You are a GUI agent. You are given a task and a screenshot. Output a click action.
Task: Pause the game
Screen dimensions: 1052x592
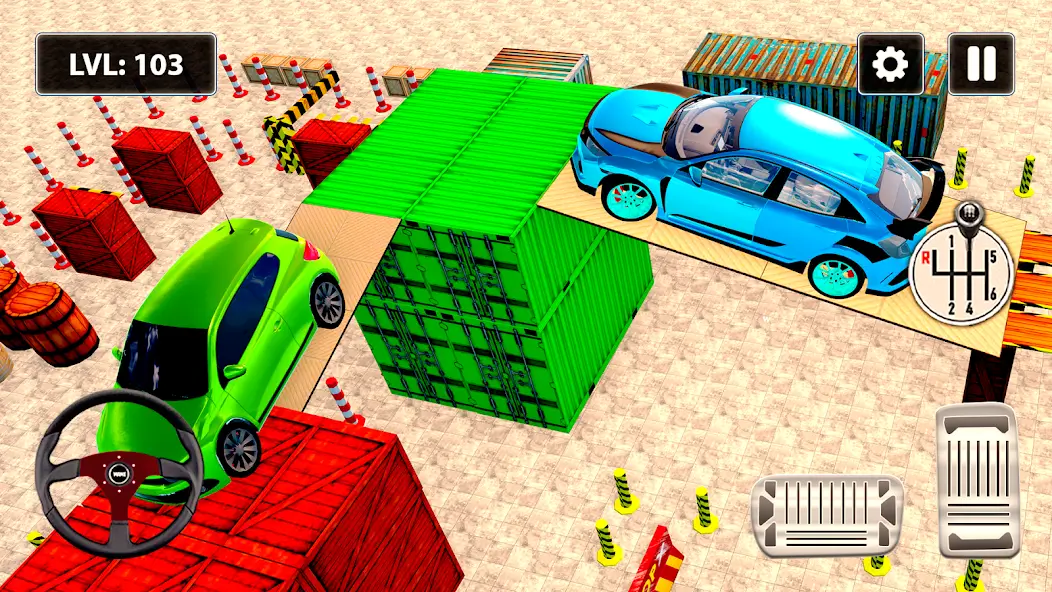[x=980, y=65]
